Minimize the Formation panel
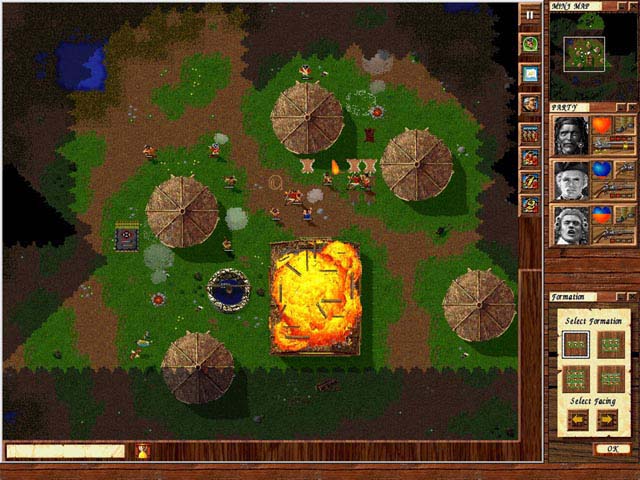This screenshot has width=640, height=480. pos(620,297)
